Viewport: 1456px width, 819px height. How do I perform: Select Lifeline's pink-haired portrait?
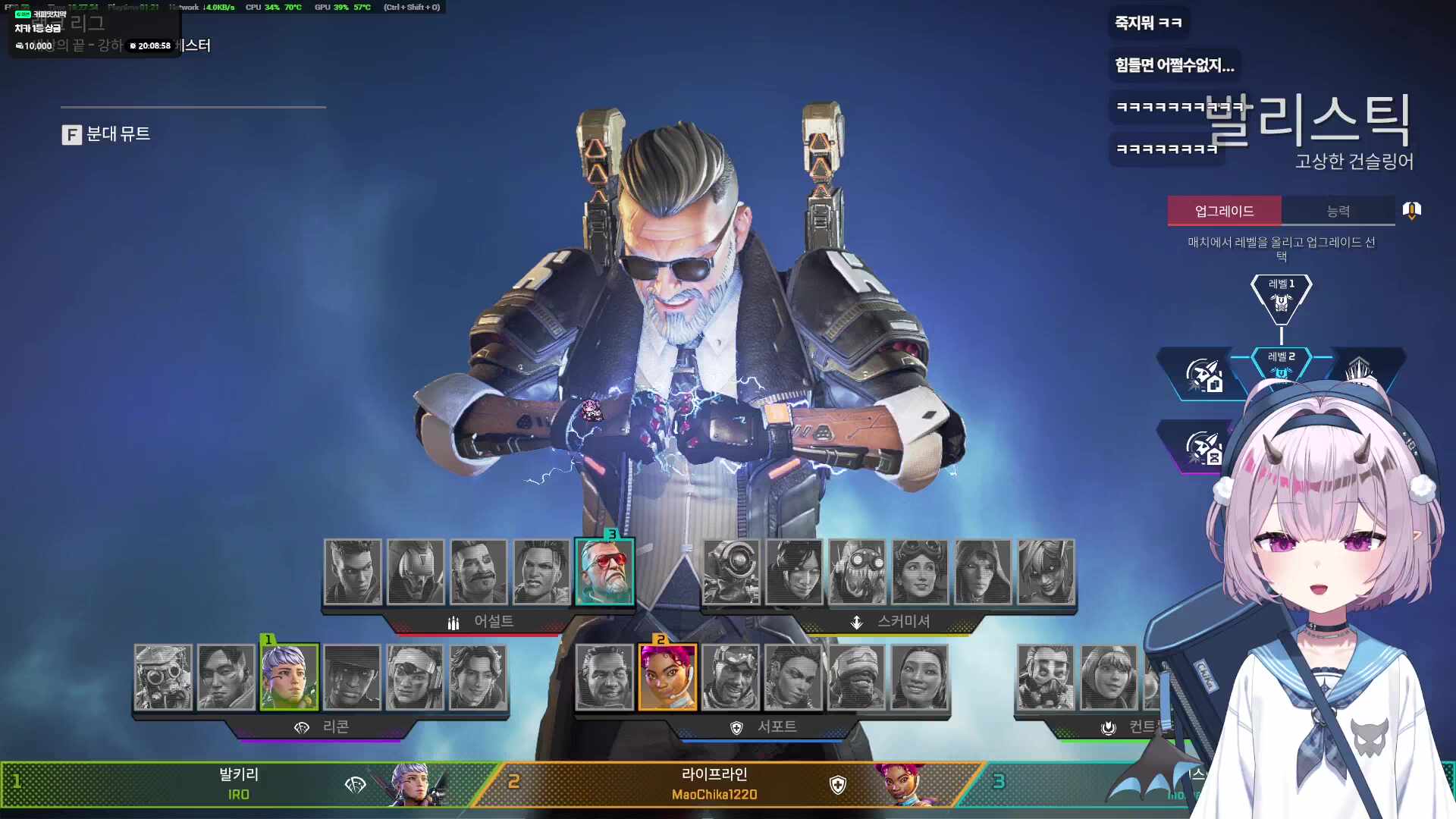(x=667, y=677)
